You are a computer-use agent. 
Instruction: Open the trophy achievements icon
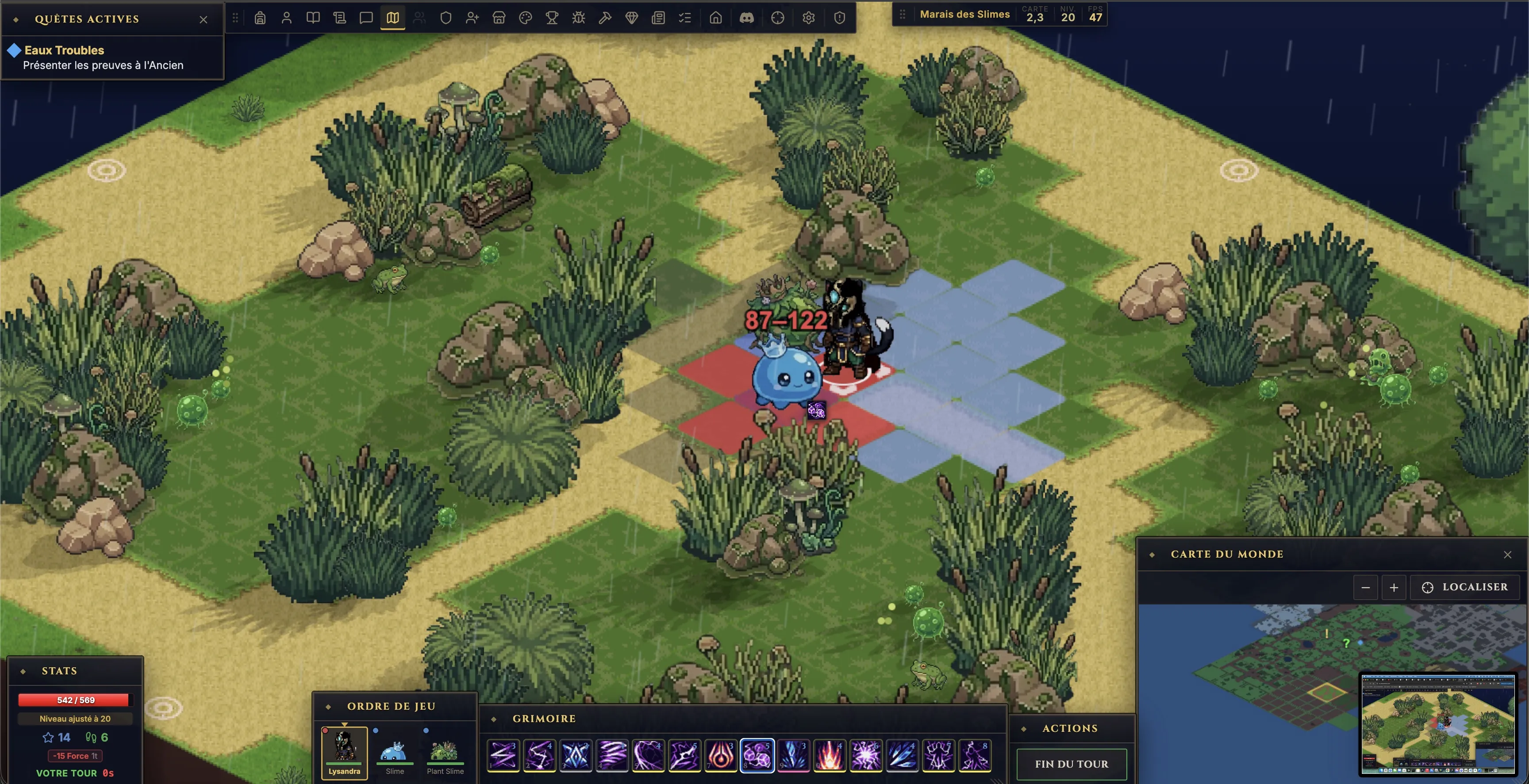pos(552,18)
